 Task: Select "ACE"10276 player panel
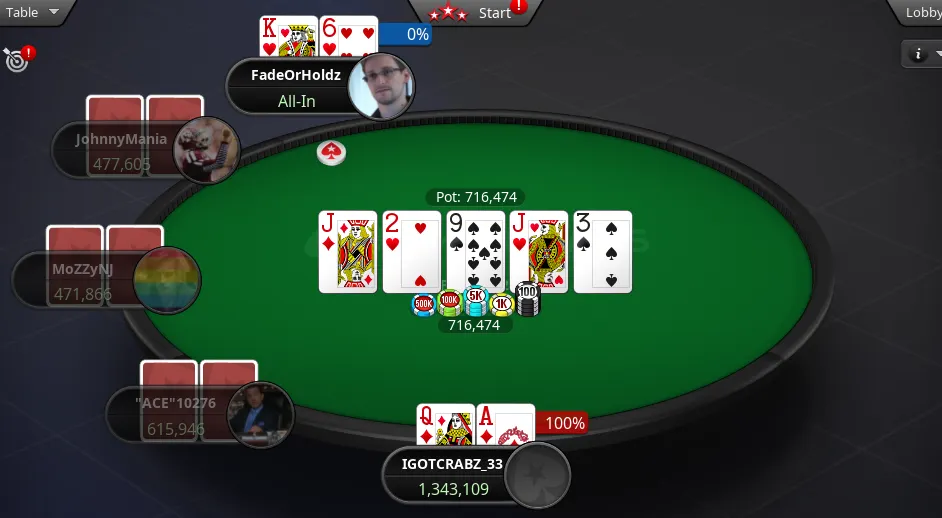tap(168, 415)
